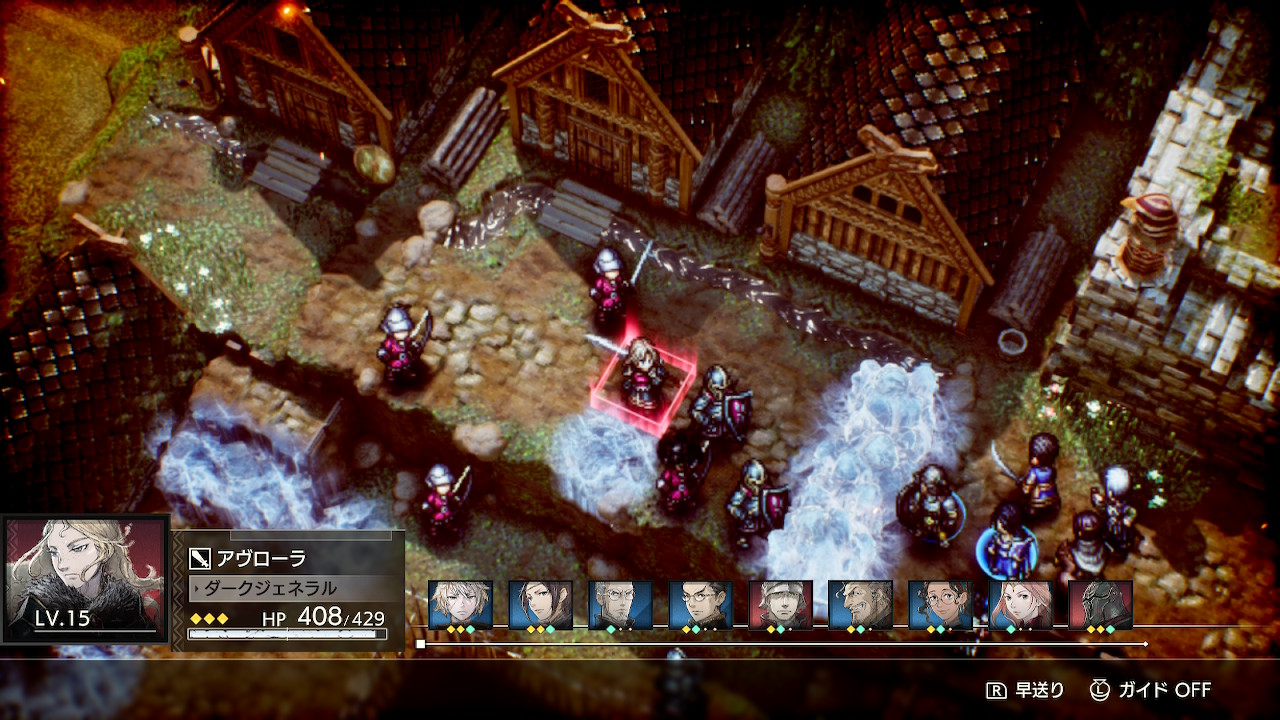This screenshot has height=720, width=1280.
Task: Choose the gray-haired bearded man with glasses portrait
Action: tap(620, 604)
